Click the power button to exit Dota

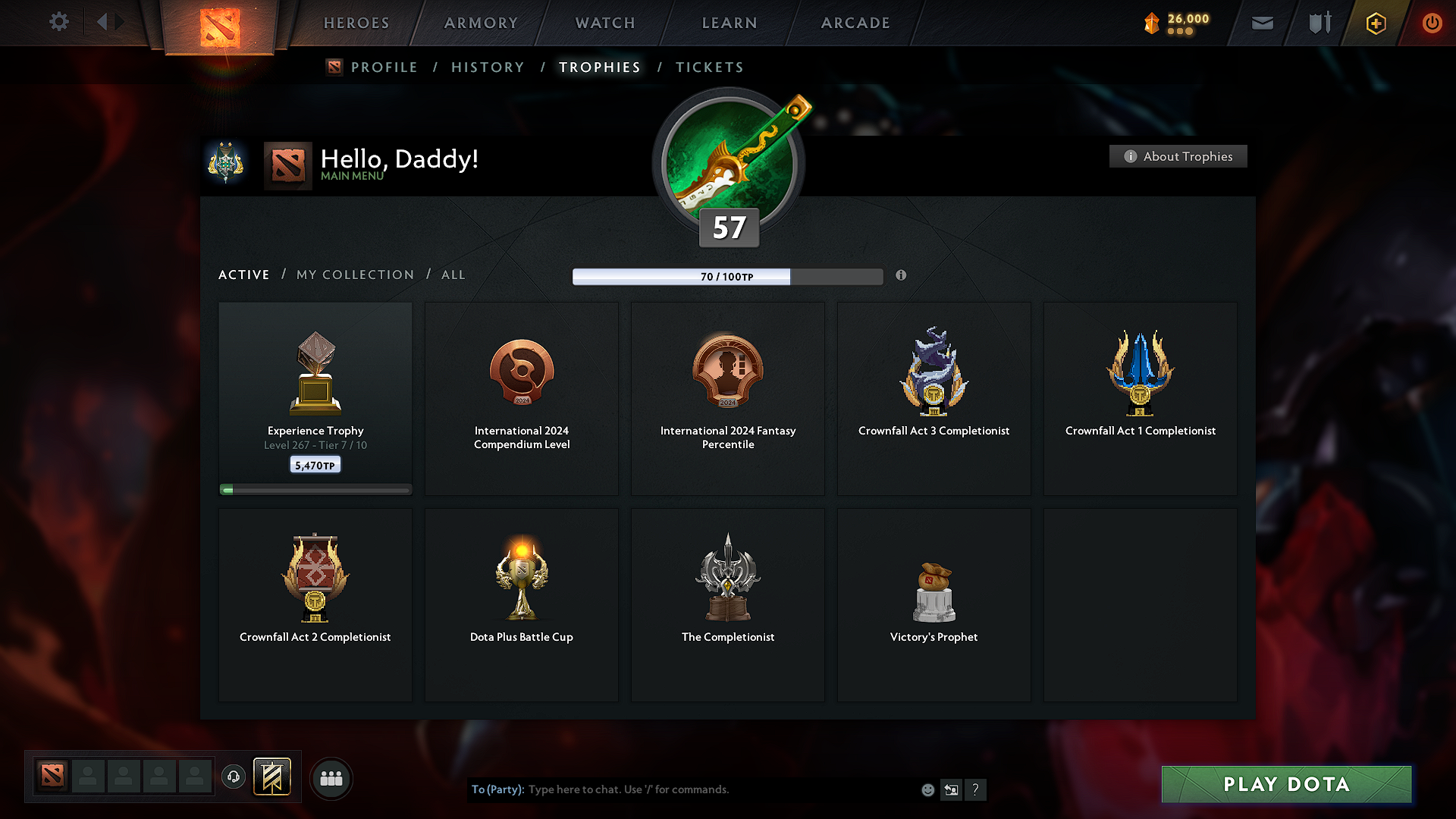[x=1432, y=23]
